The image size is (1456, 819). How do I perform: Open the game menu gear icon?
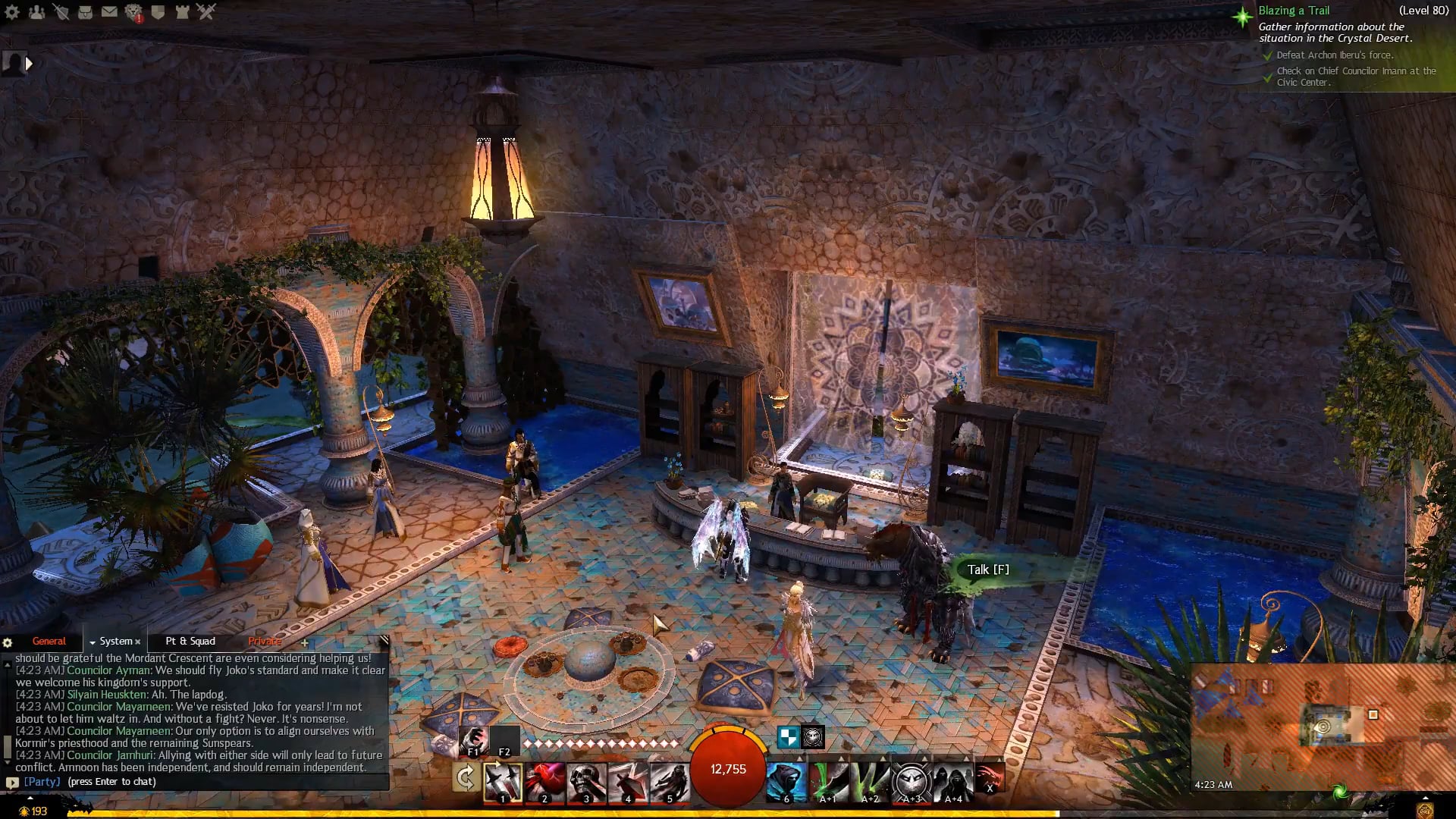click(x=12, y=11)
